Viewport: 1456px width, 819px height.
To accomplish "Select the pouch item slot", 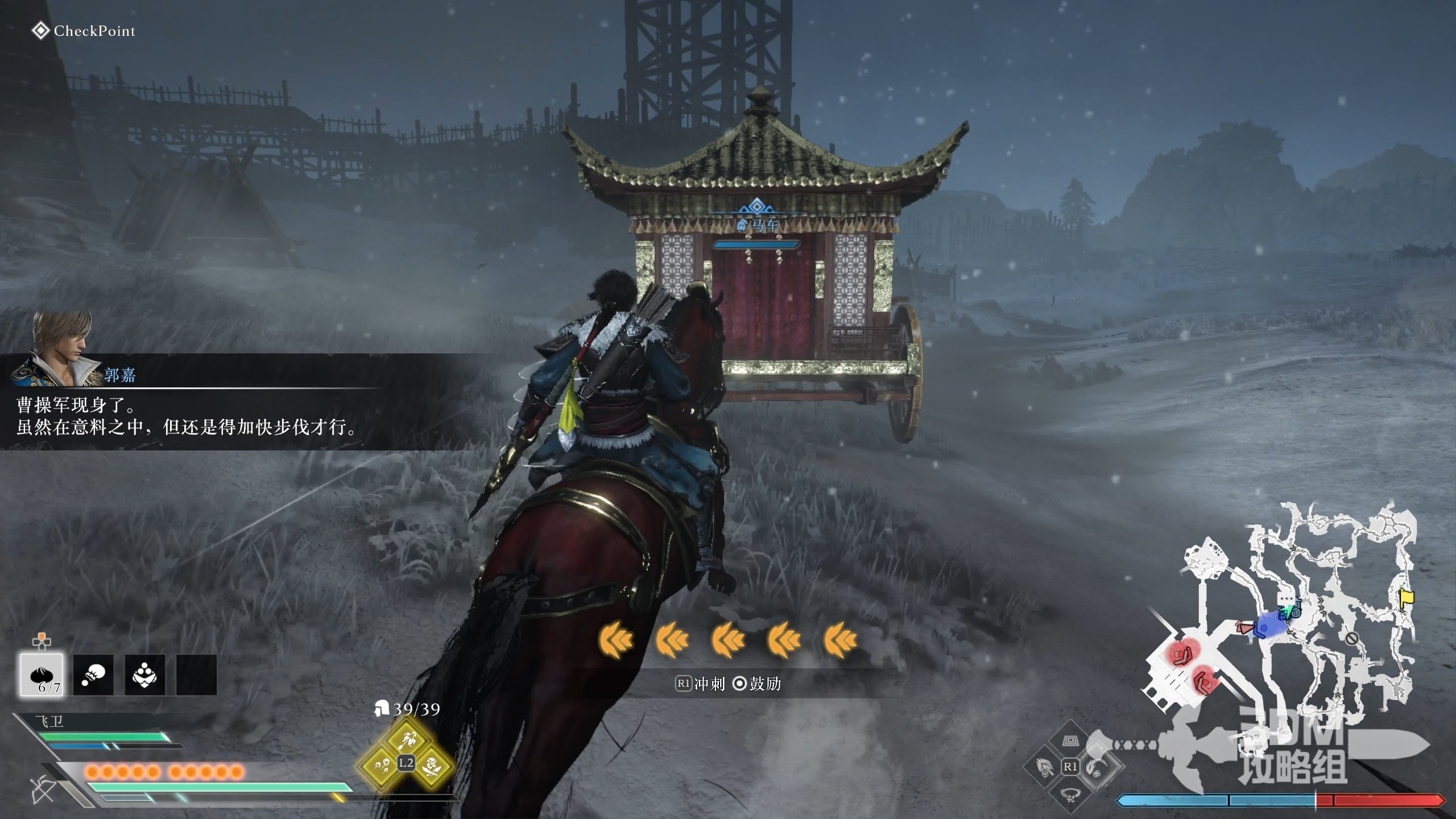I will (93, 675).
